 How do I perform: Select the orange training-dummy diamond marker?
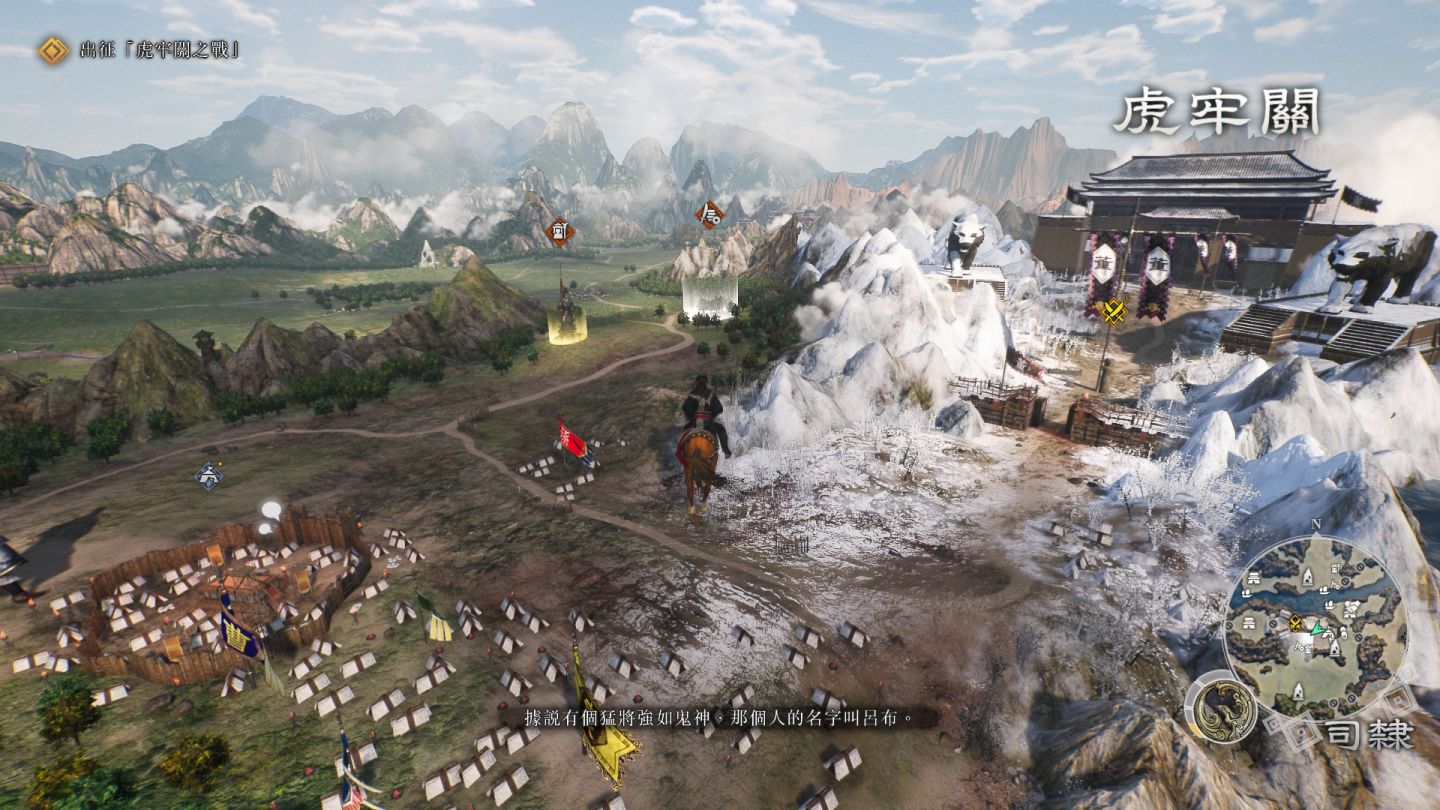(x=560, y=232)
